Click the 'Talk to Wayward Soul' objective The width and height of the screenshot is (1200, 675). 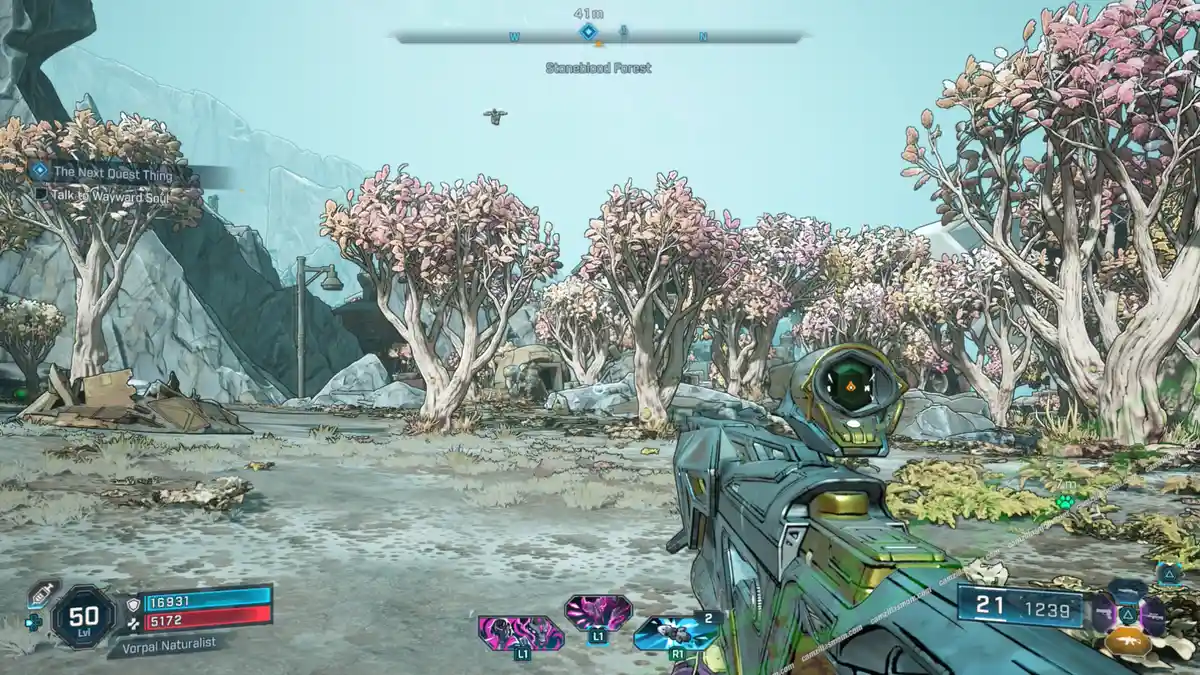tap(108, 197)
